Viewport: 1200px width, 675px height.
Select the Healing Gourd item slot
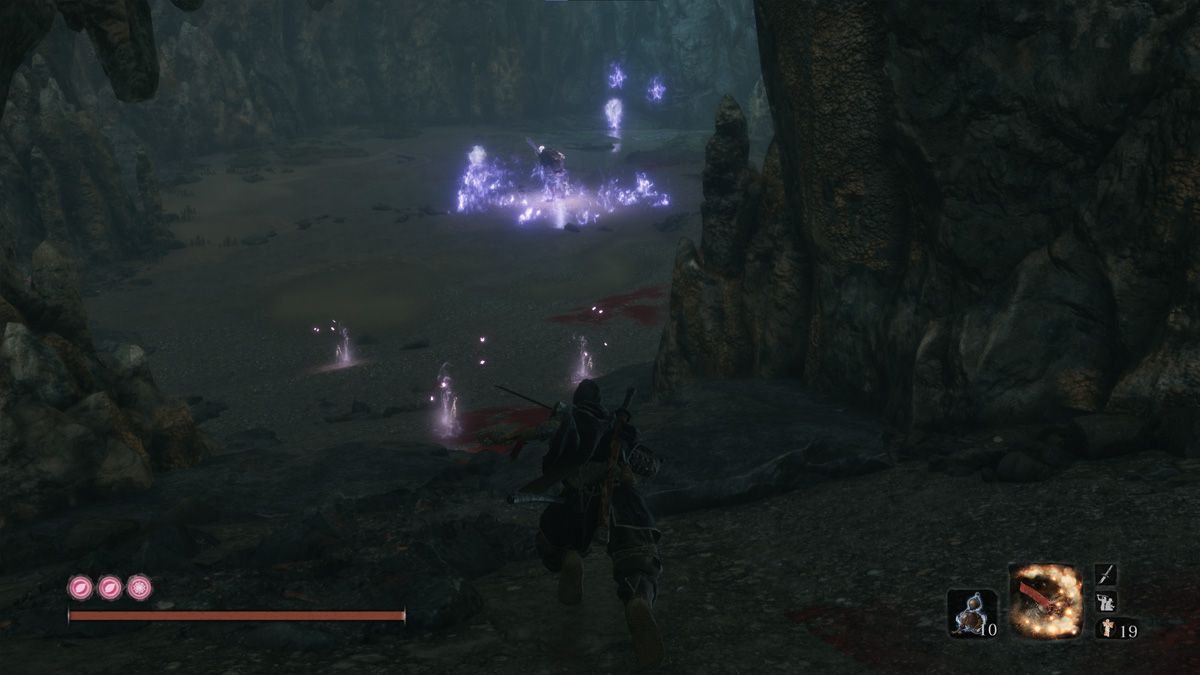point(971,612)
